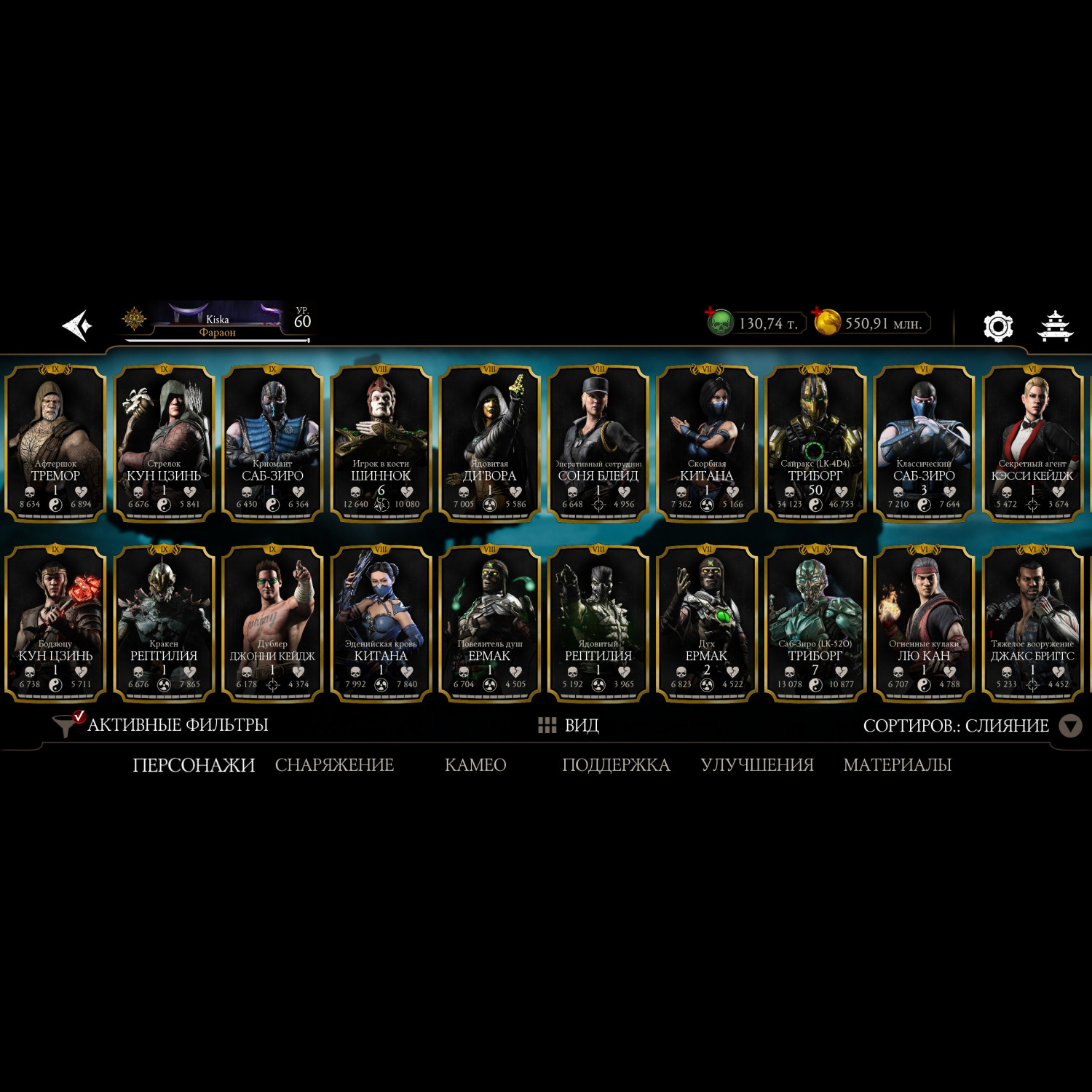The image size is (1092, 1092).
Task: Choose the Джонни Кейдж card
Action: point(272,623)
